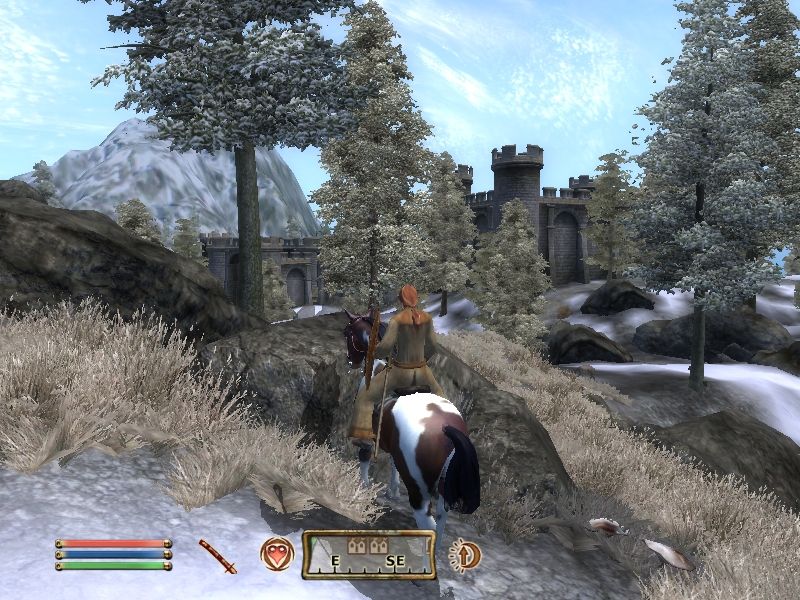800x600 pixels.
Task: Click the equipped sword weapon icon
Action: [x=217, y=555]
